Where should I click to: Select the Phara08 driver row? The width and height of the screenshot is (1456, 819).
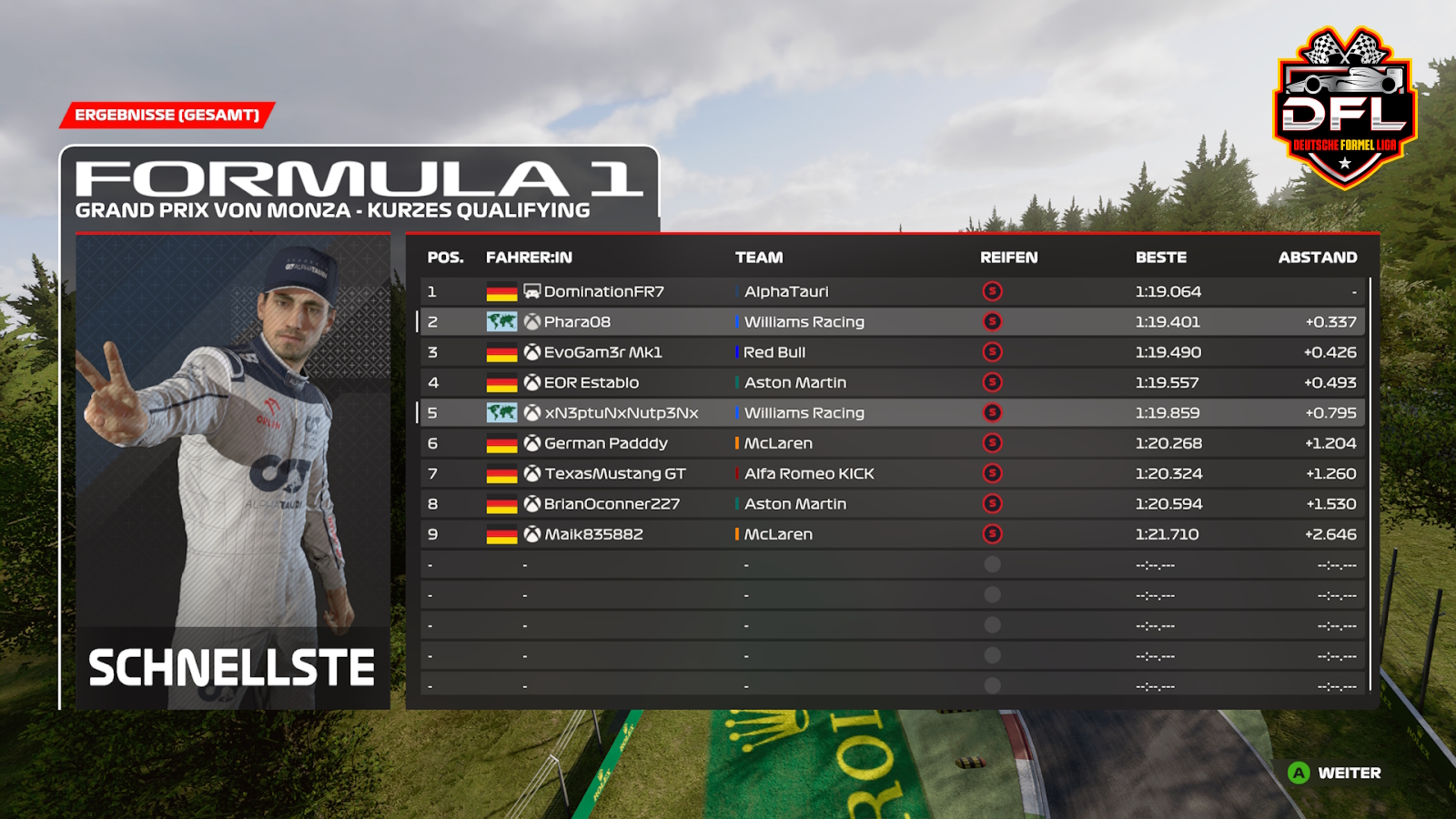[577, 322]
